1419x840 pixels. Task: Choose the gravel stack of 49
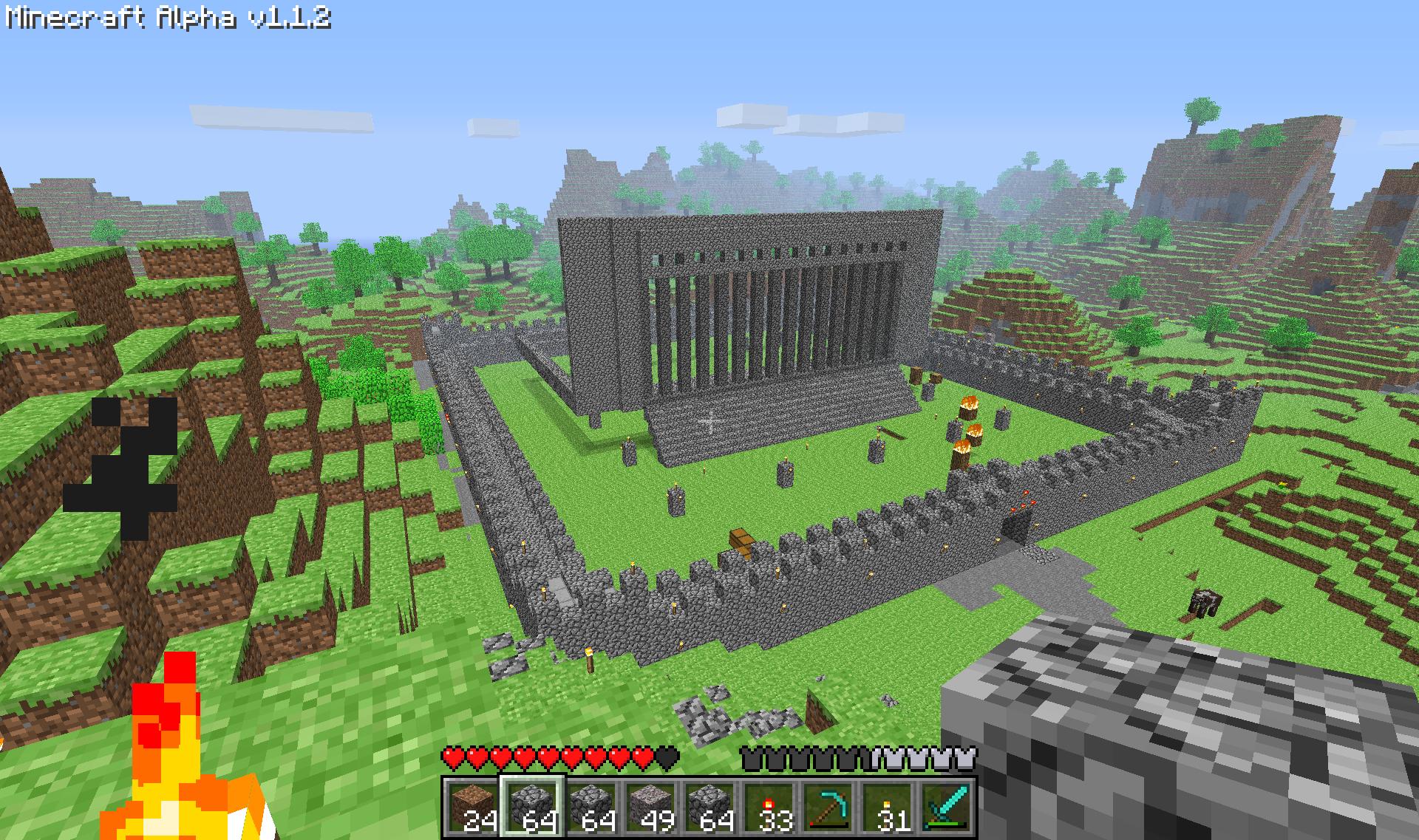(x=650, y=807)
